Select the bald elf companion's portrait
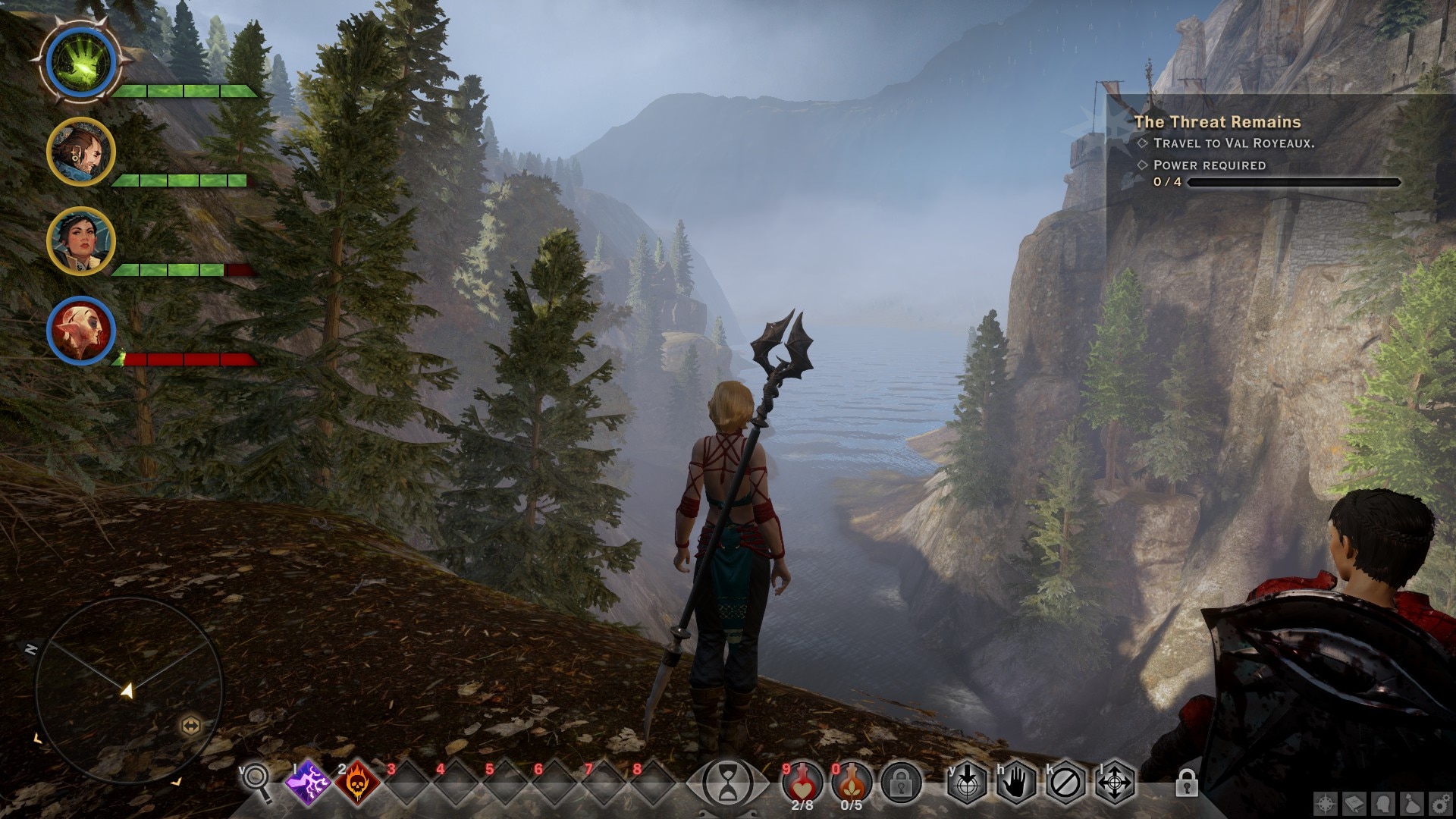Image resolution: width=1456 pixels, height=819 pixels. [81, 331]
